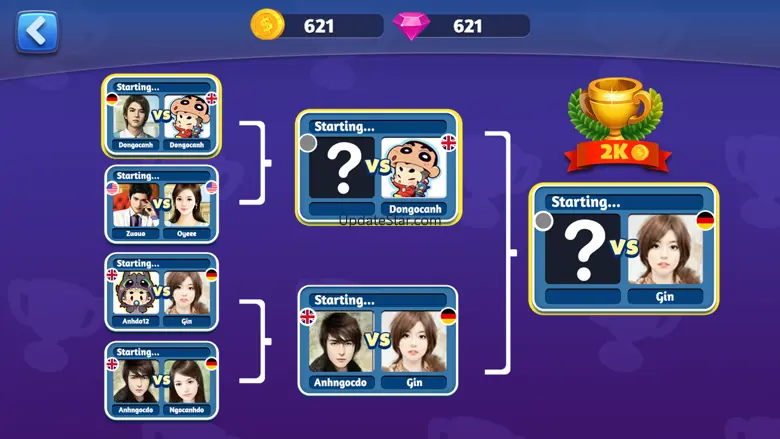Open the Anhngocdo vs Gin semifinal card

376,340
